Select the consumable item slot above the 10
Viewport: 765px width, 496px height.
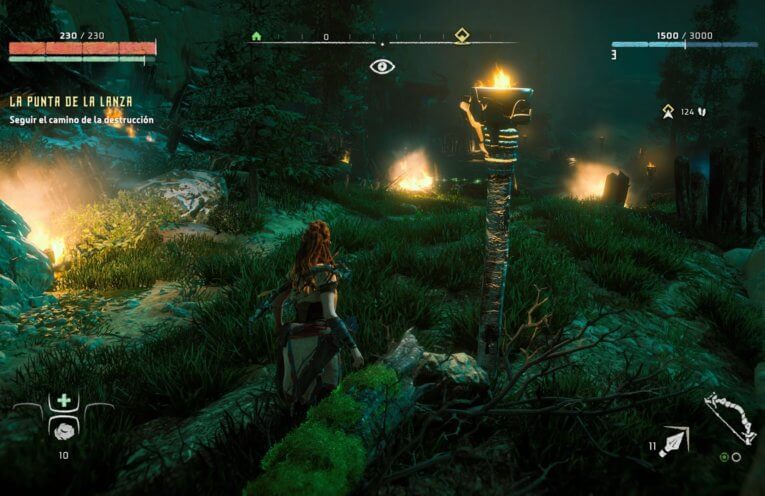click(x=63, y=429)
